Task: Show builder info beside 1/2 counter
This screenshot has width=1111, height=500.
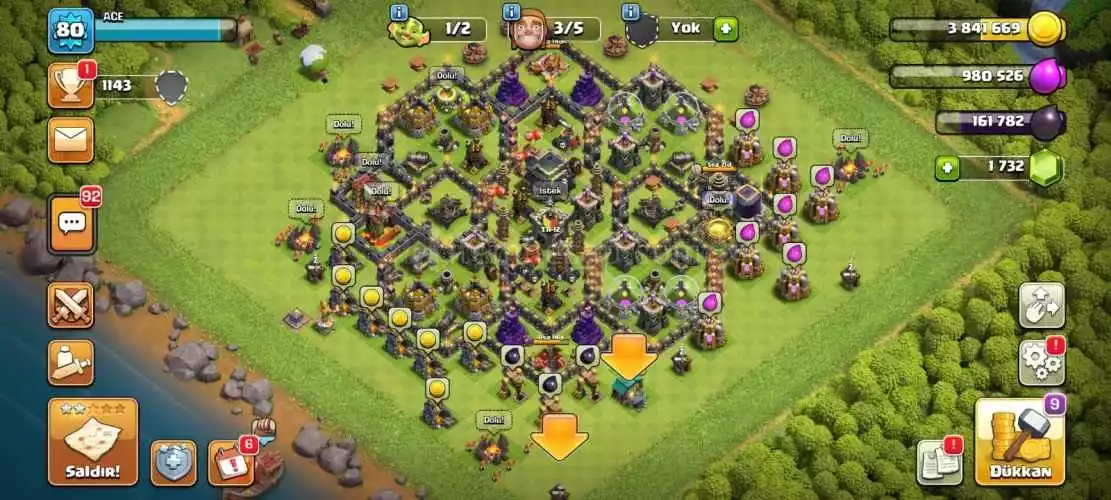Action: (400, 13)
